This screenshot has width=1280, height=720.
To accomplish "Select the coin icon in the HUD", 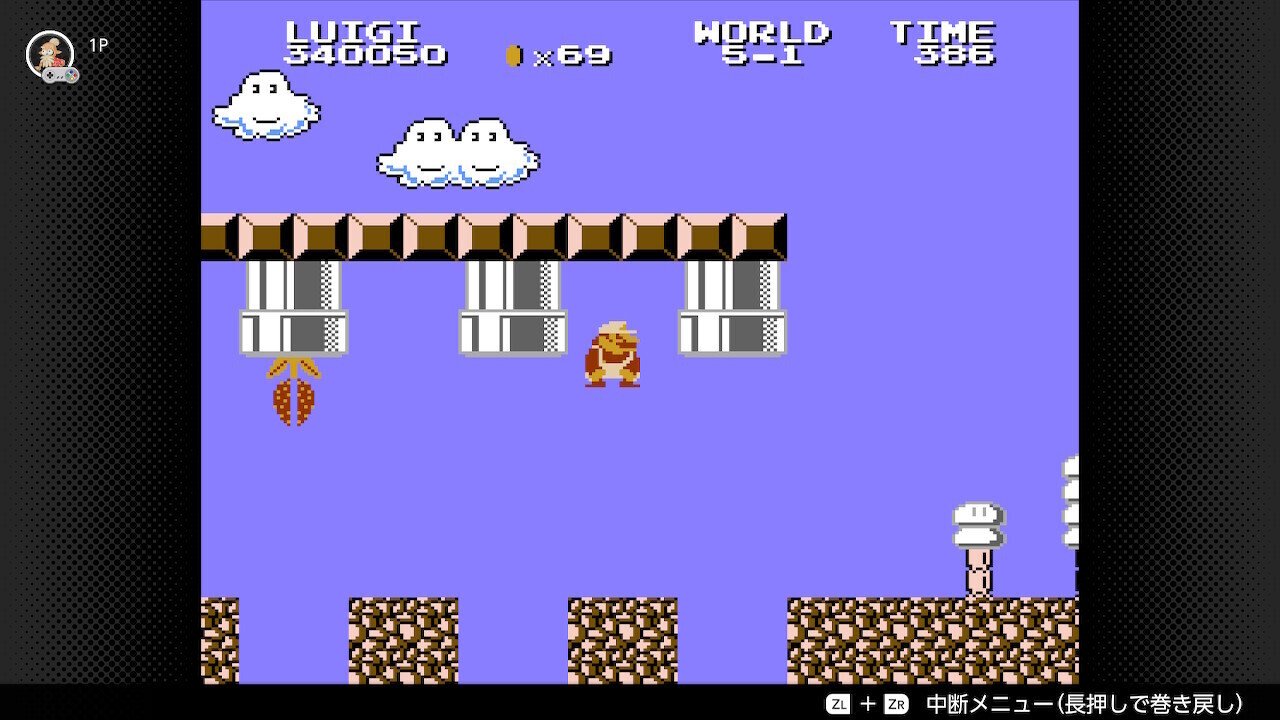I will 515,56.
